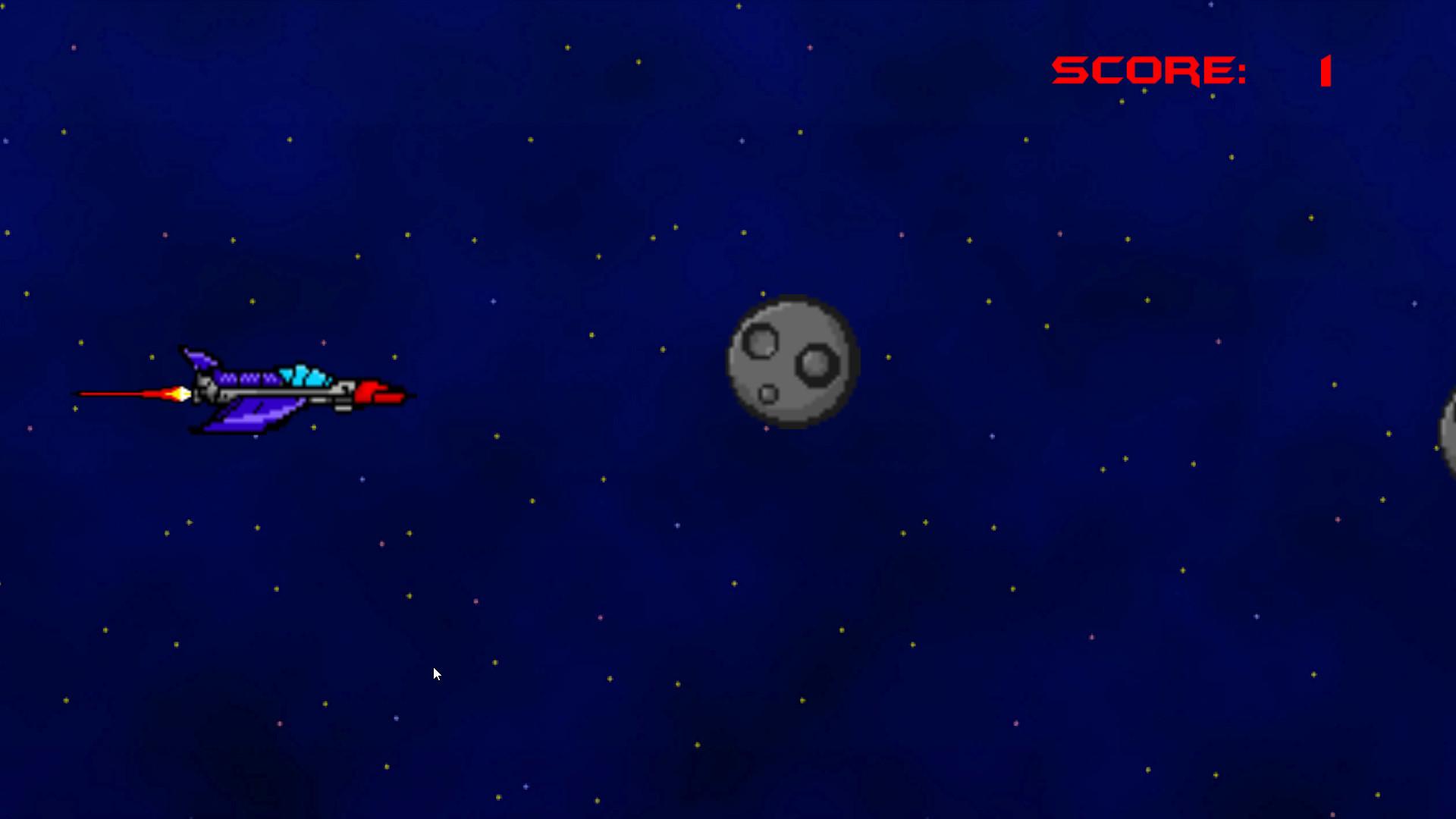The height and width of the screenshot is (819, 1456).
Task: Click the mouse cursor location near screen bottom
Action: point(436,673)
